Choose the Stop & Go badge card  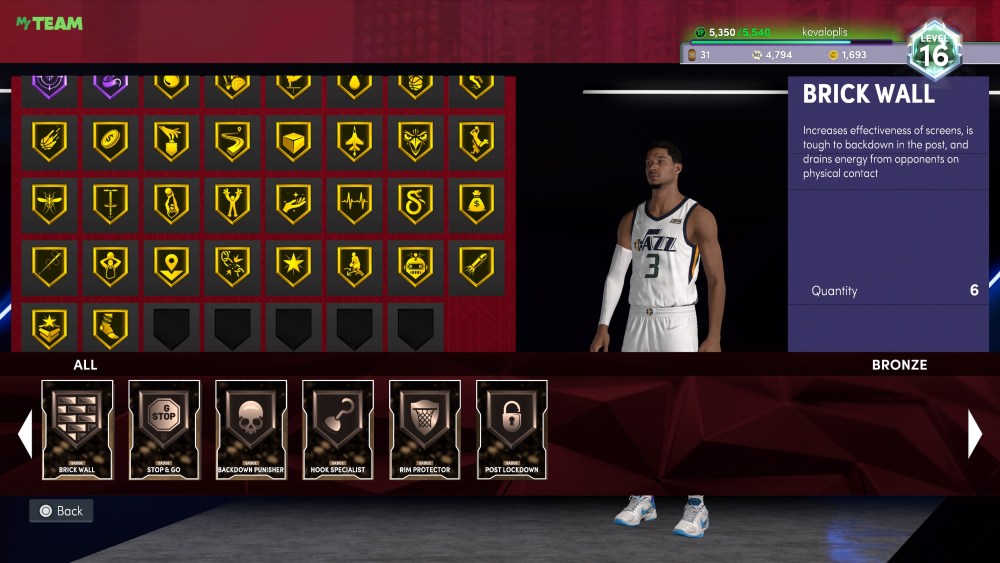164,429
